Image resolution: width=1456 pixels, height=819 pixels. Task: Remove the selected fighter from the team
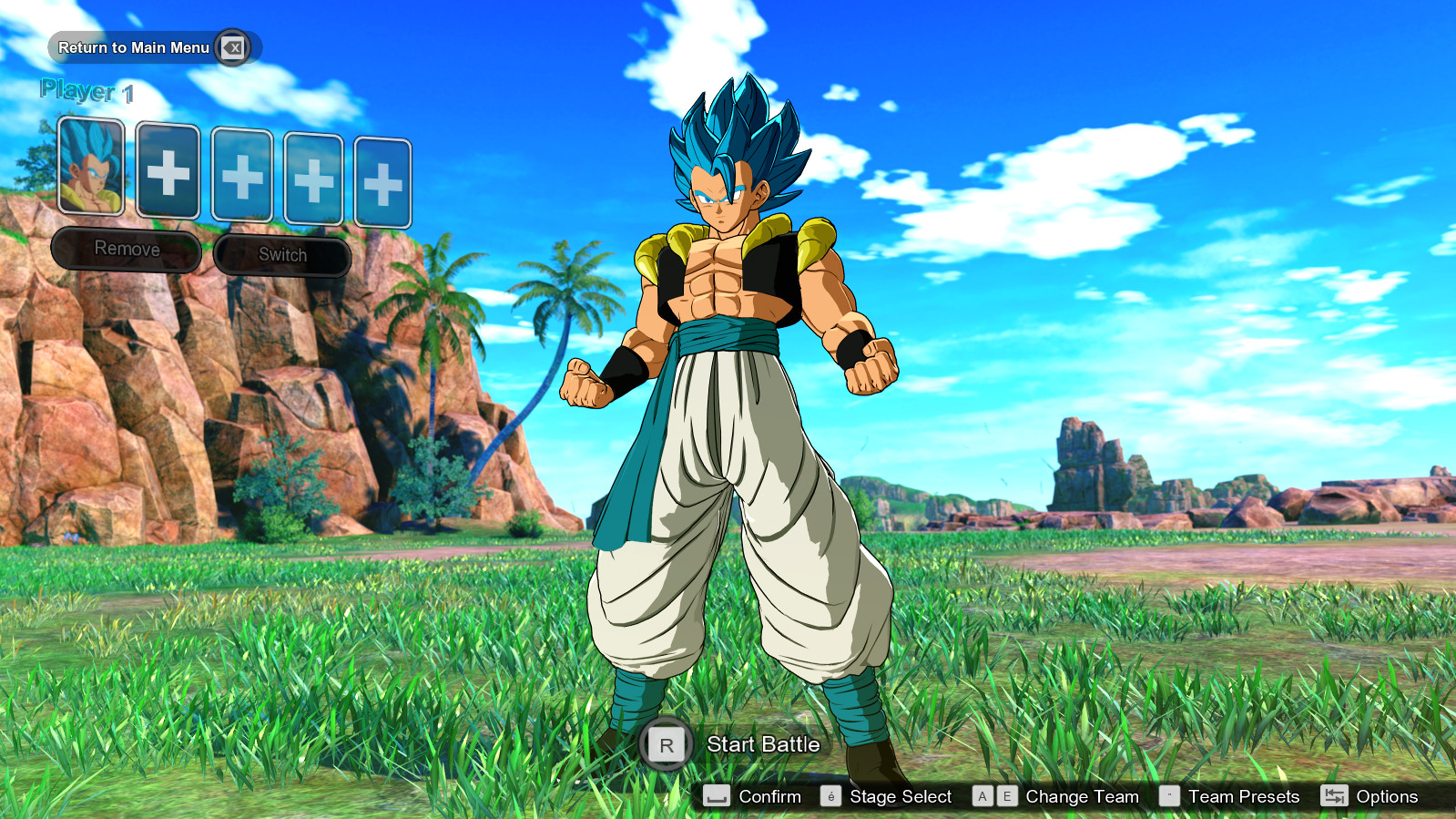[127, 248]
